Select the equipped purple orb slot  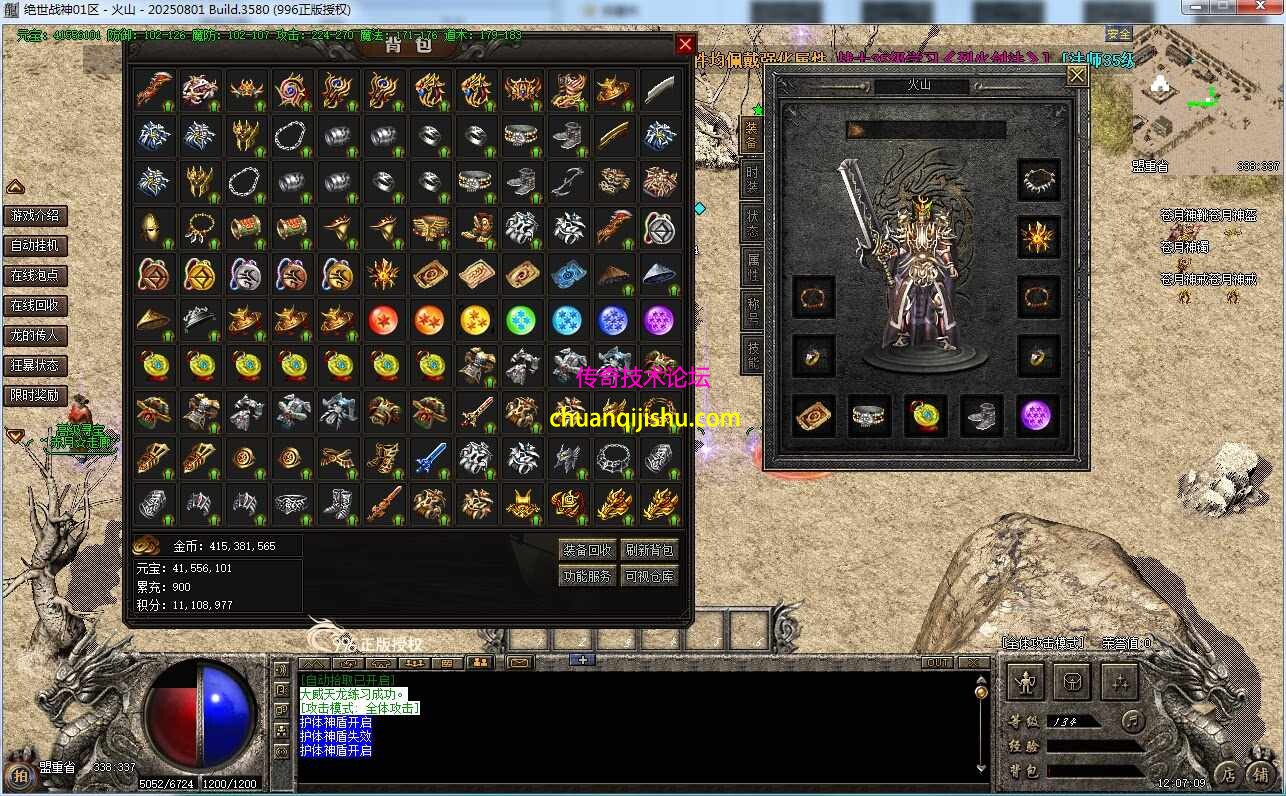[x=1039, y=416]
